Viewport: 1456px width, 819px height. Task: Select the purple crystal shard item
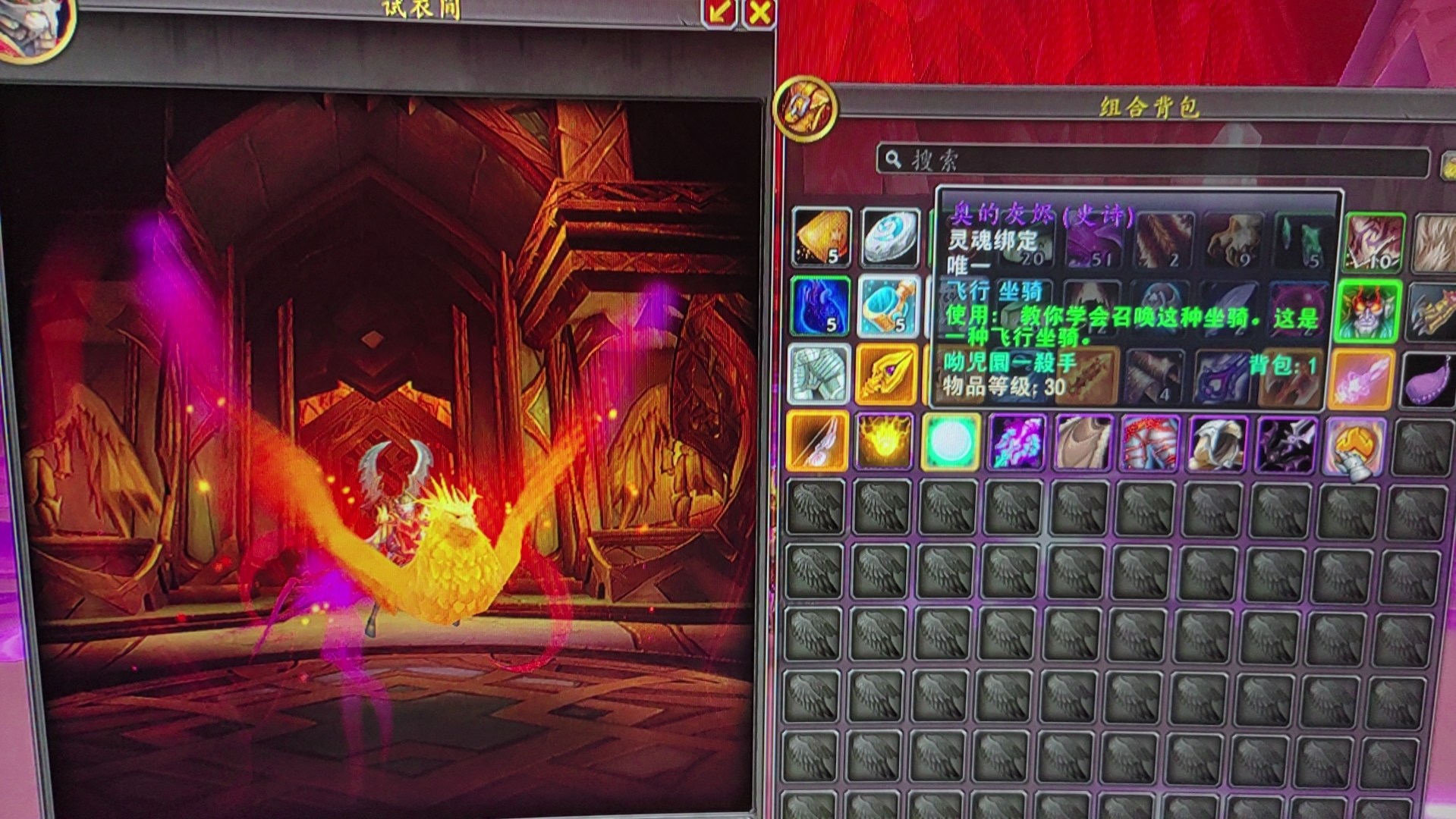pyautogui.click(x=1017, y=442)
